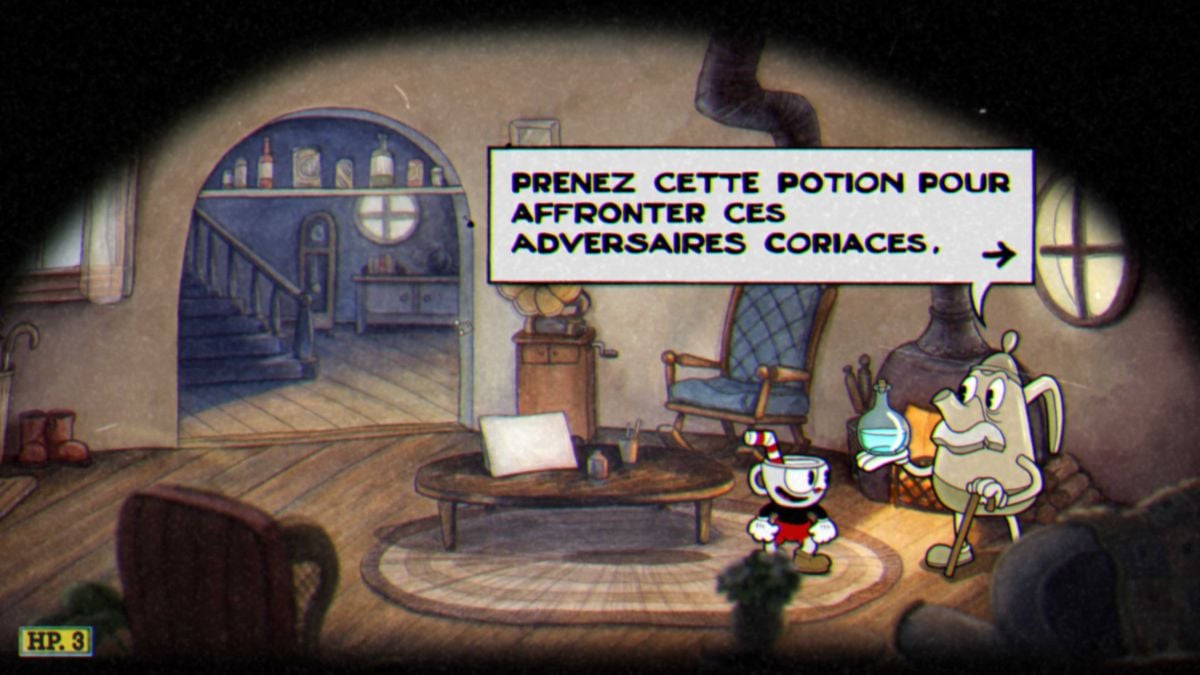Advance dialogue with the arrow icon

(x=998, y=255)
